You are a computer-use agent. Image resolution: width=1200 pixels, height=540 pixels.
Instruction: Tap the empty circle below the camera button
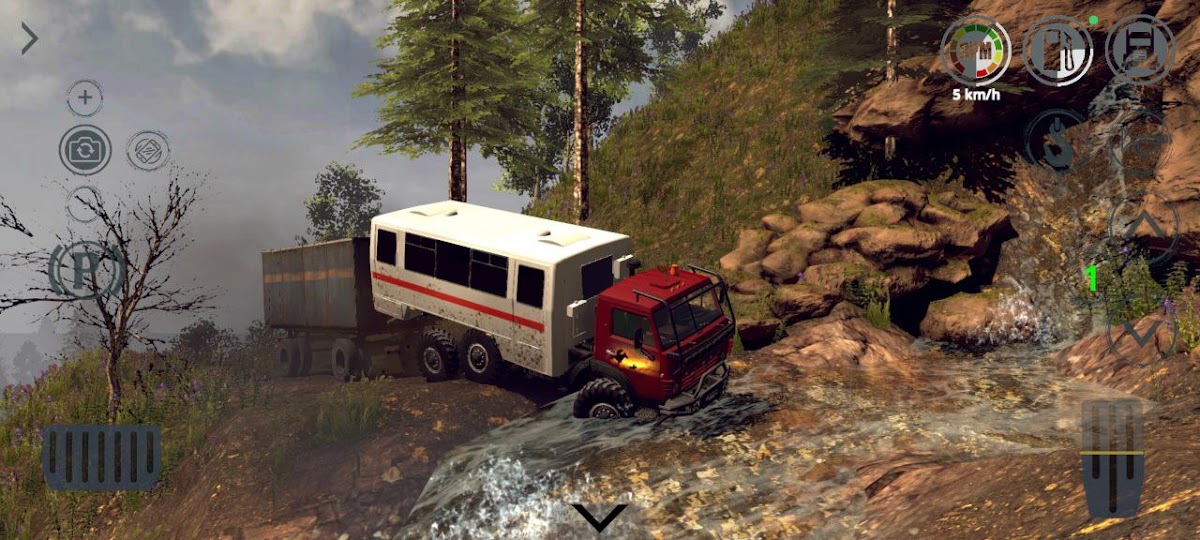[85, 205]
